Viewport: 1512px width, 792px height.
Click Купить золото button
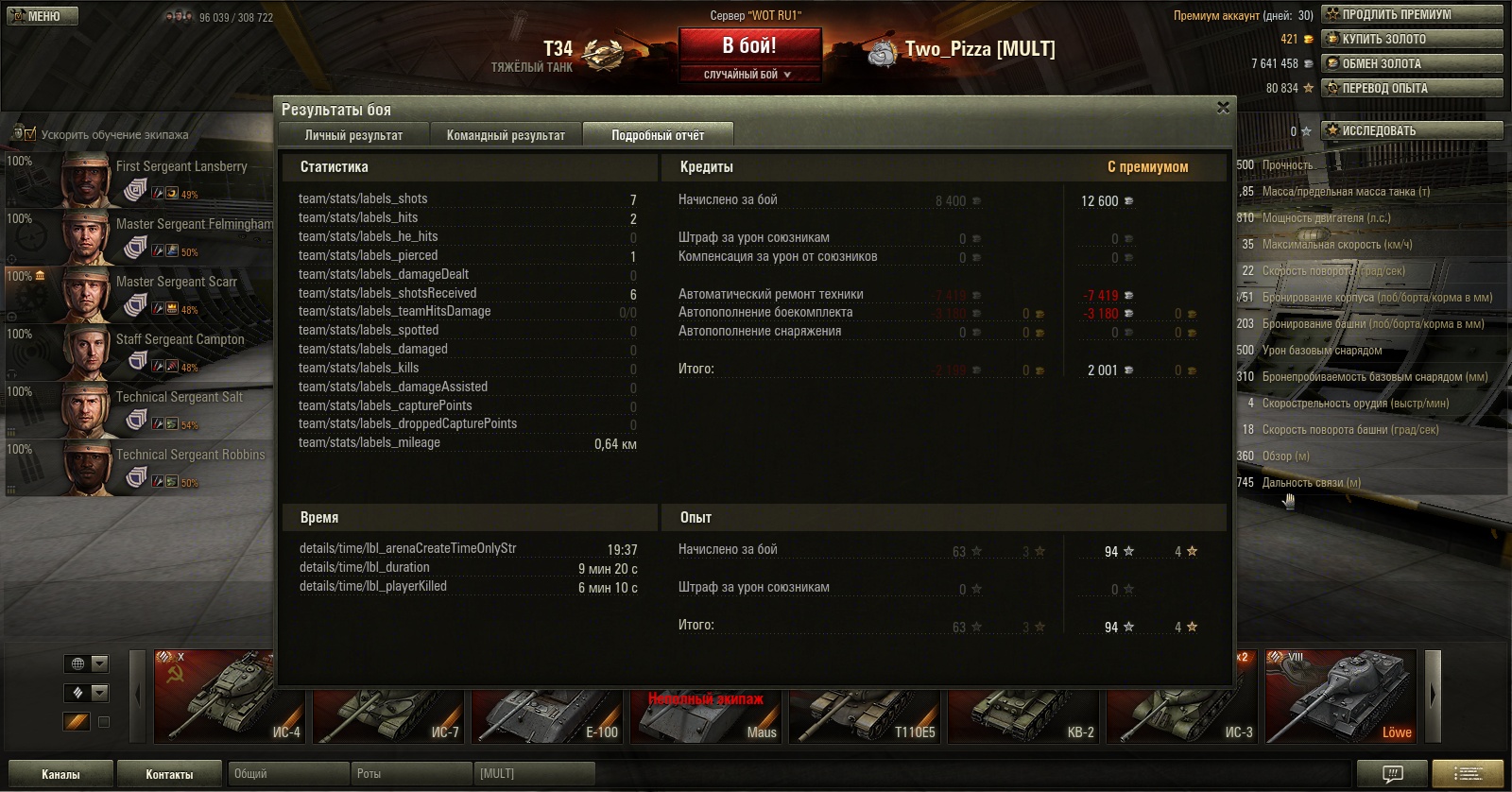click(1412, 39)
